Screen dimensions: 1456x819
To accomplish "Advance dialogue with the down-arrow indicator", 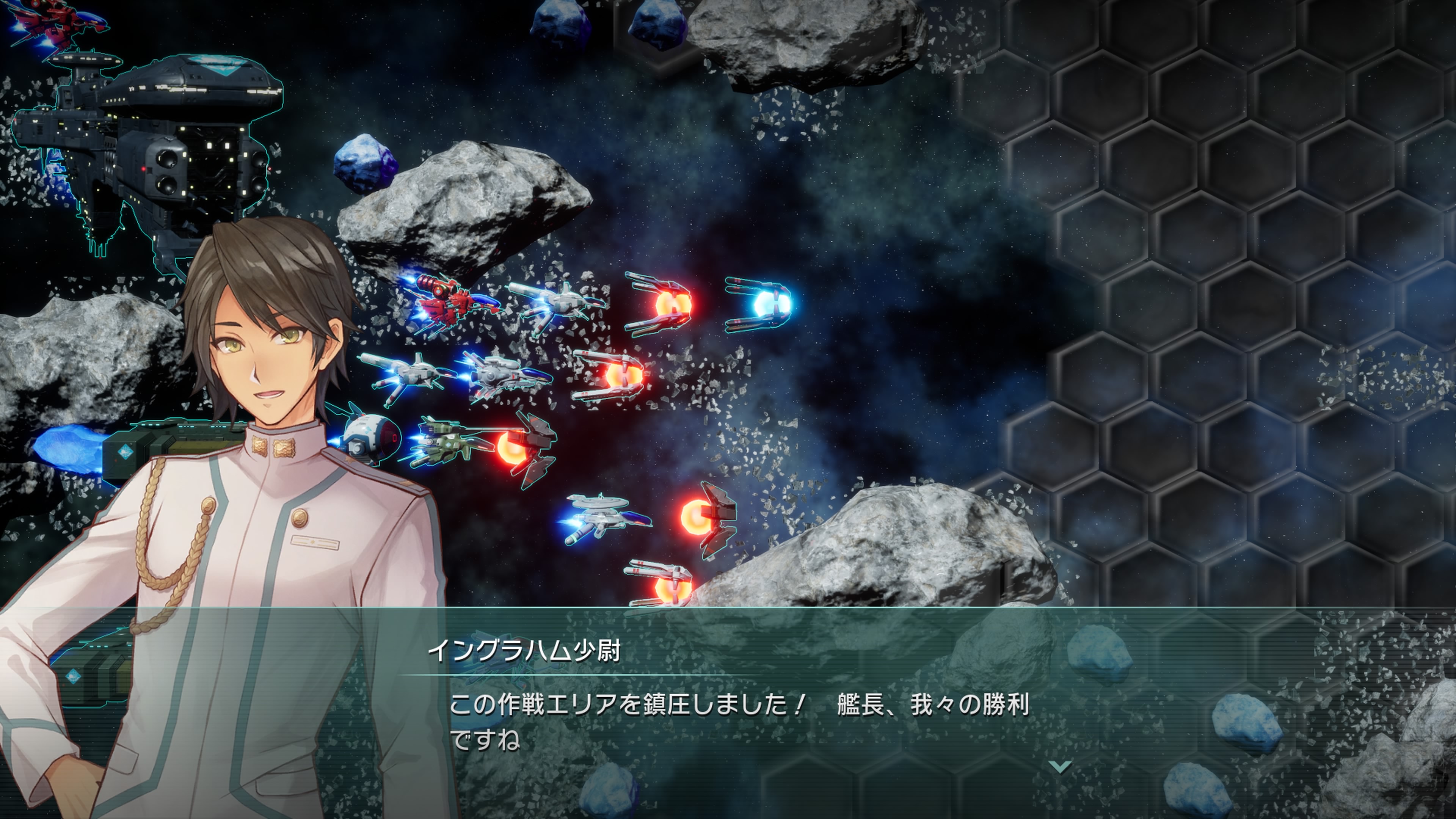I will coord(1060,766).
